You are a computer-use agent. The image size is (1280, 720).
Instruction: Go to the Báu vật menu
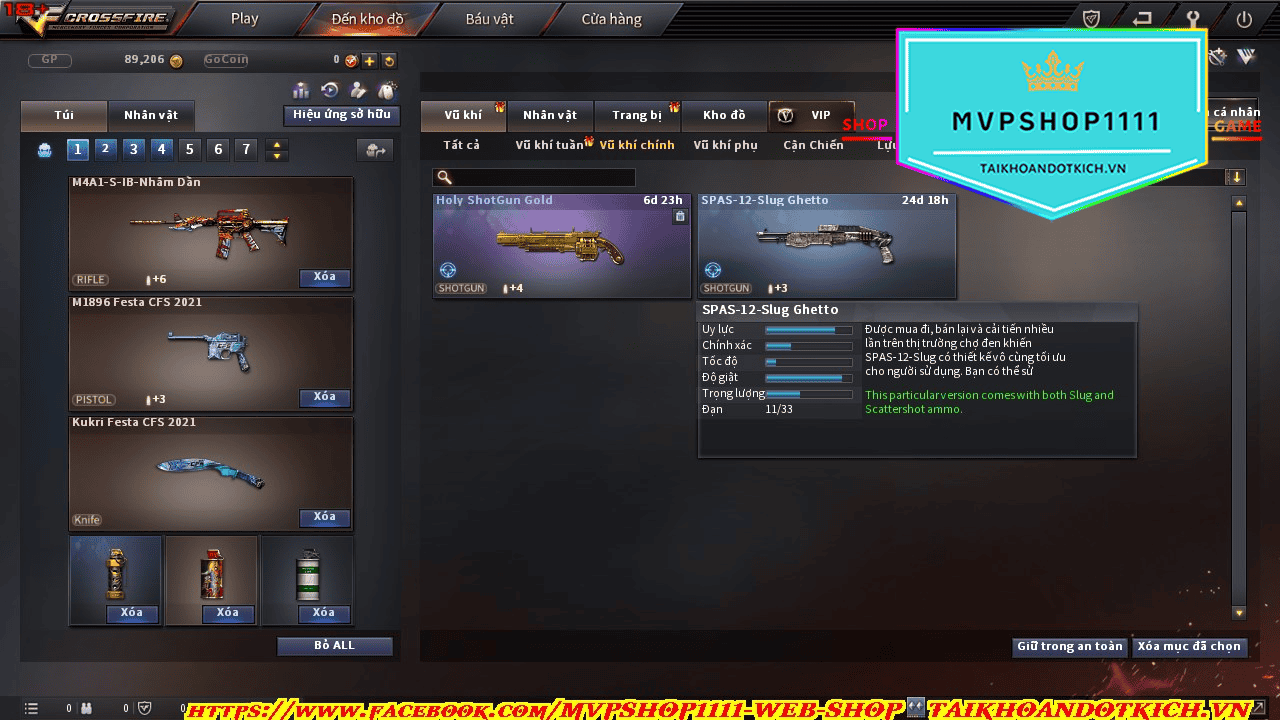pyautogui.click(x=489, y=19)
